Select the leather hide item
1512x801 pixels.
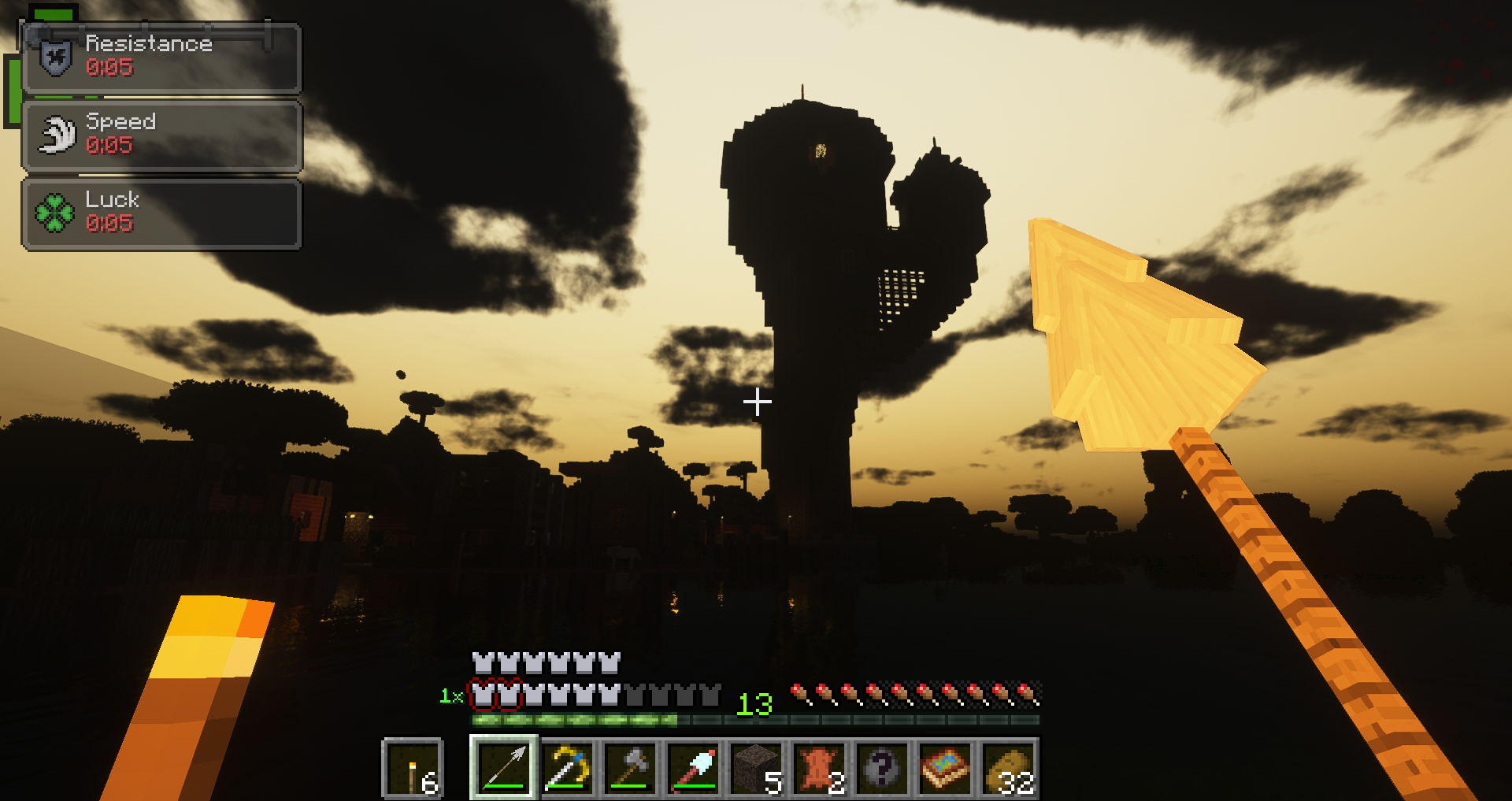tap(821, 768)
